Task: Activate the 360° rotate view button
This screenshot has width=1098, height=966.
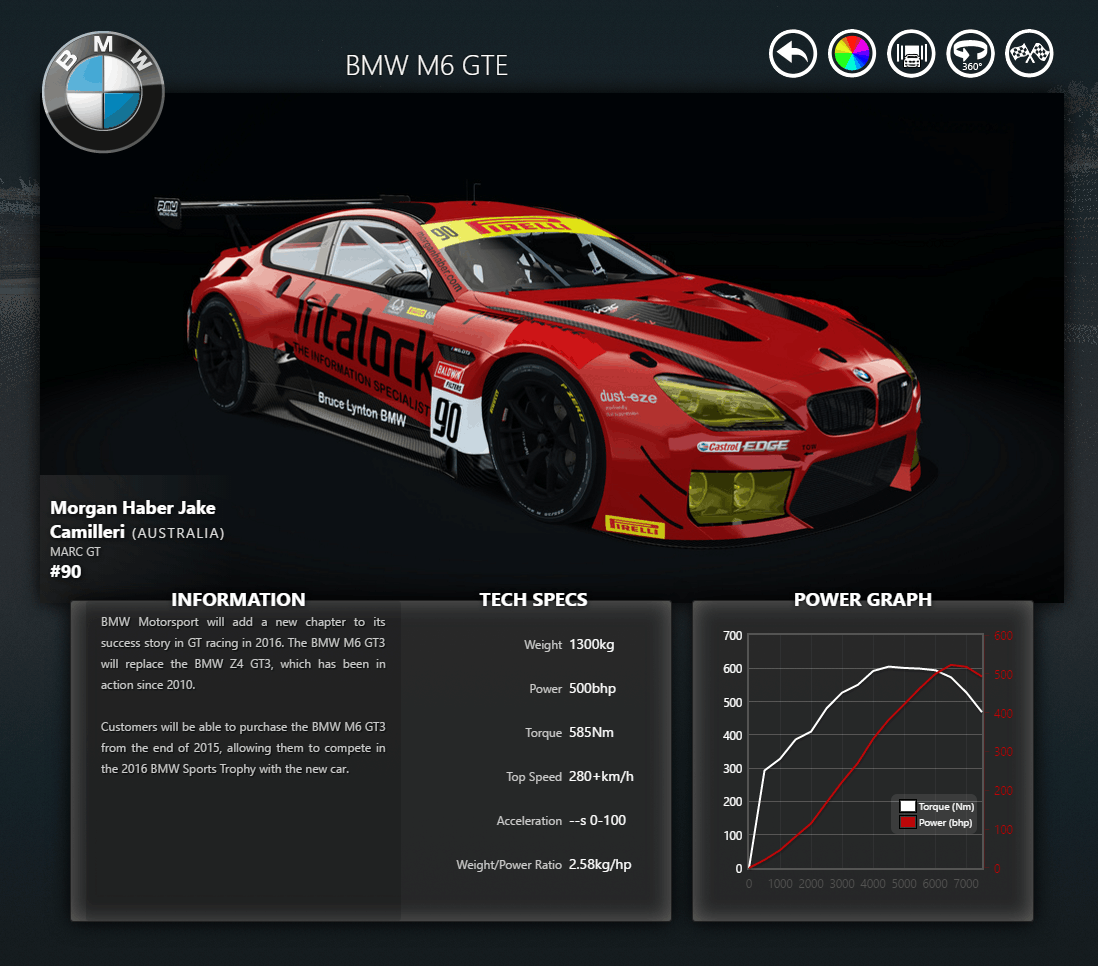Action: click(970, 53)
